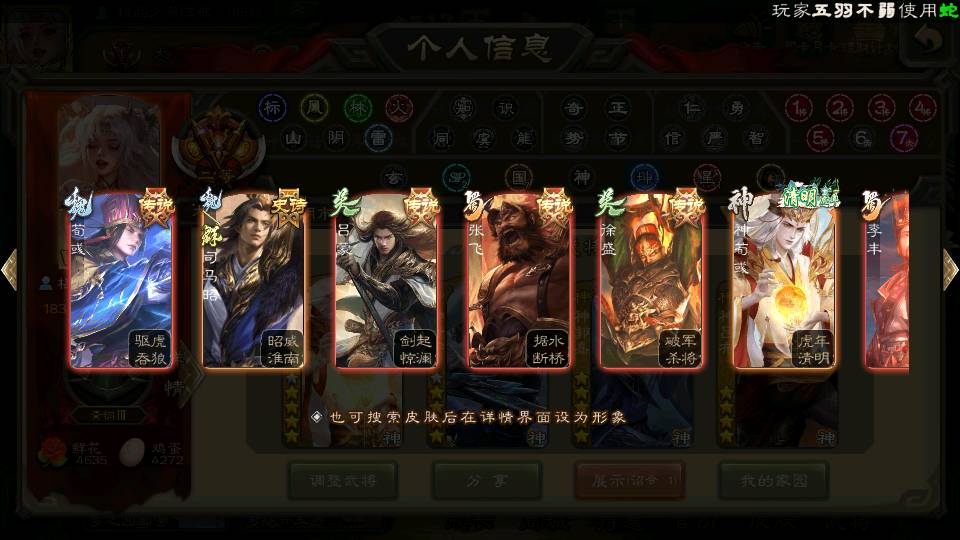
Task: Pick the 吕蒙 剑起惊澜 skin card
Action: 386,282
